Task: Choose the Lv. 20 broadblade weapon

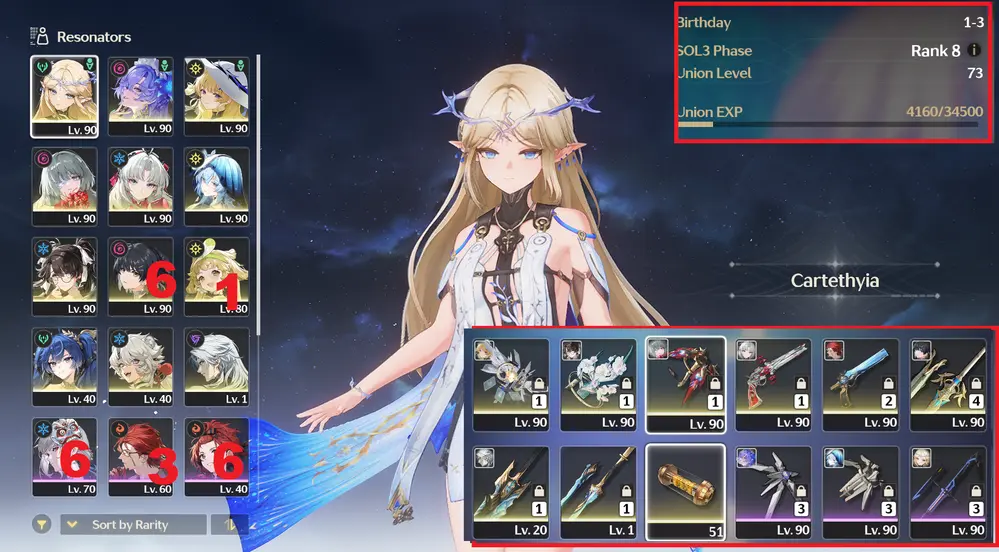Action: click(x=512, y=491)
